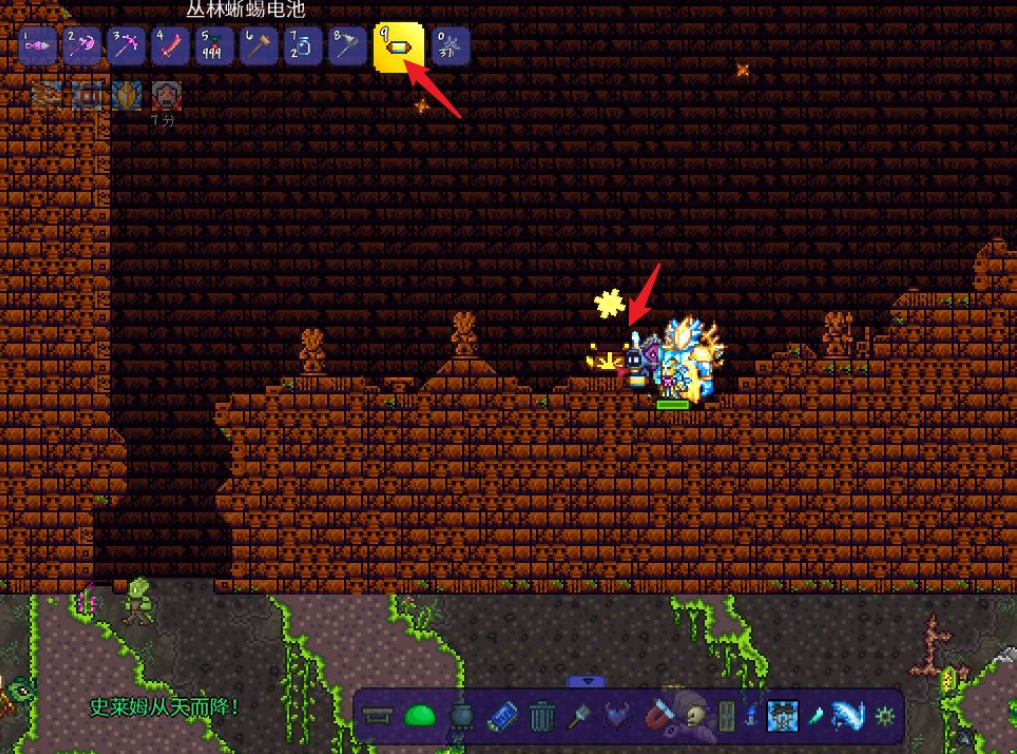Select the cooking pot icon in bottom toolbar
The width and height of the screenshot is (1017, 754).
point(461,716)
